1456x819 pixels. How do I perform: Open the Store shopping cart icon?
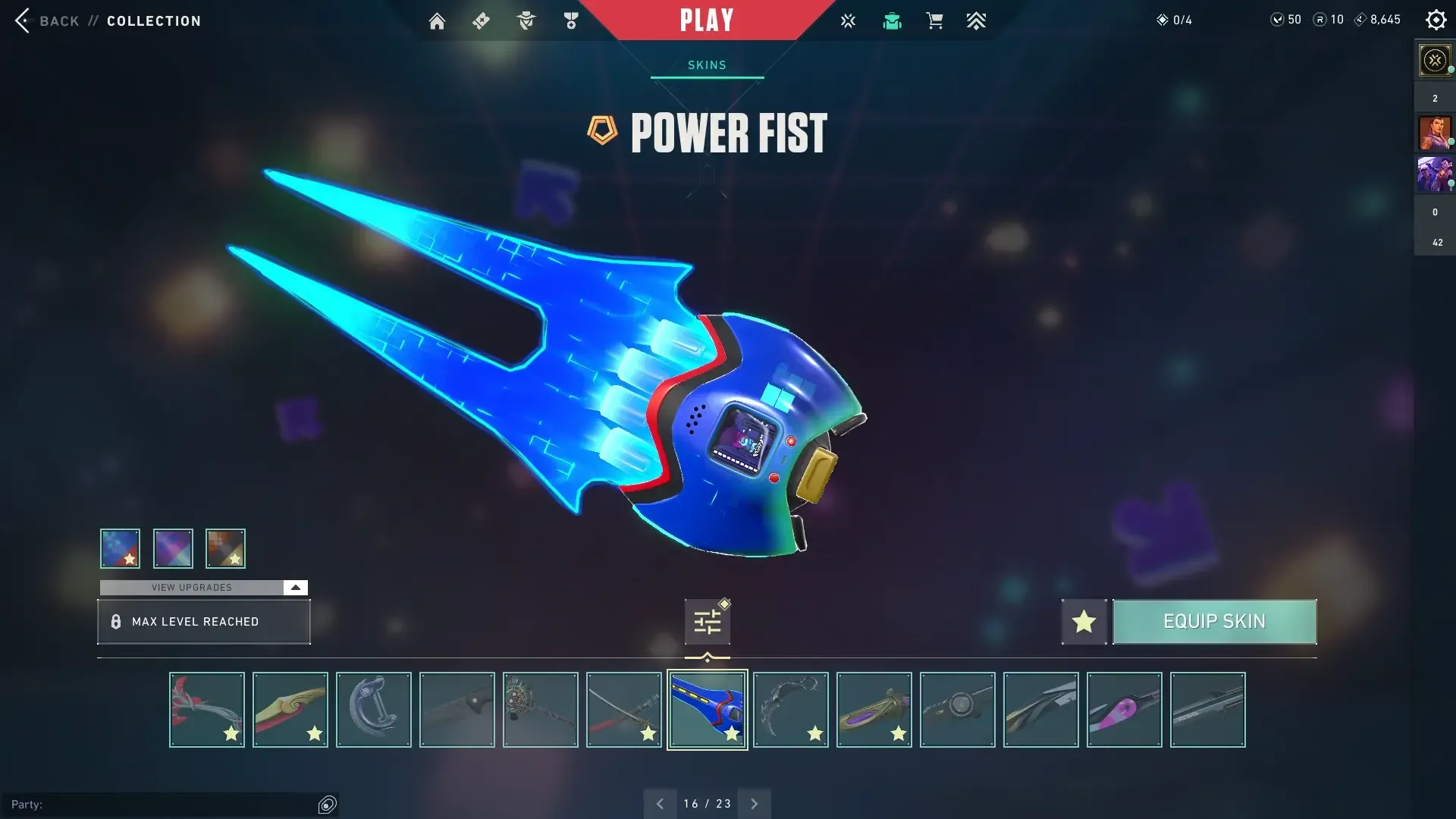[934, 20]
